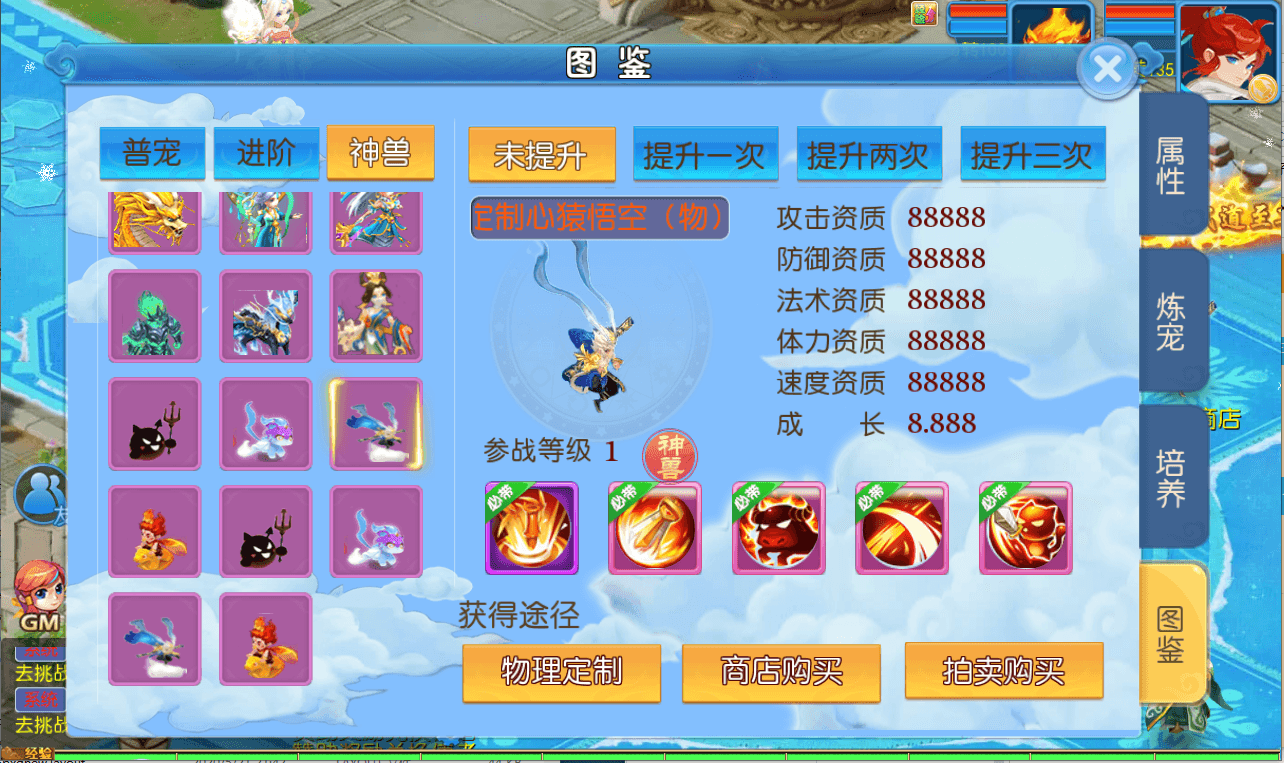This screenshot has width=1284, height=763.
Task: Open the 属性 sidebar tab
Action: pos(1174,164)
